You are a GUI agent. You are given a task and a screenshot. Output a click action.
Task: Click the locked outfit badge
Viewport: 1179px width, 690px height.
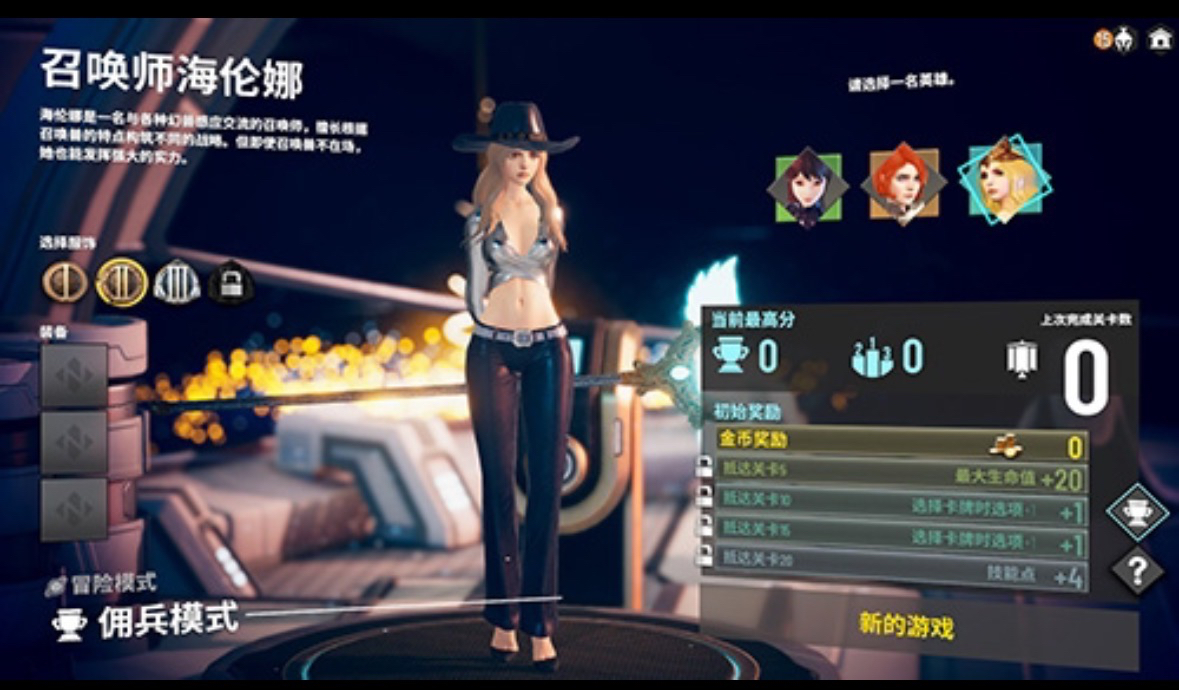pos(231,284)
